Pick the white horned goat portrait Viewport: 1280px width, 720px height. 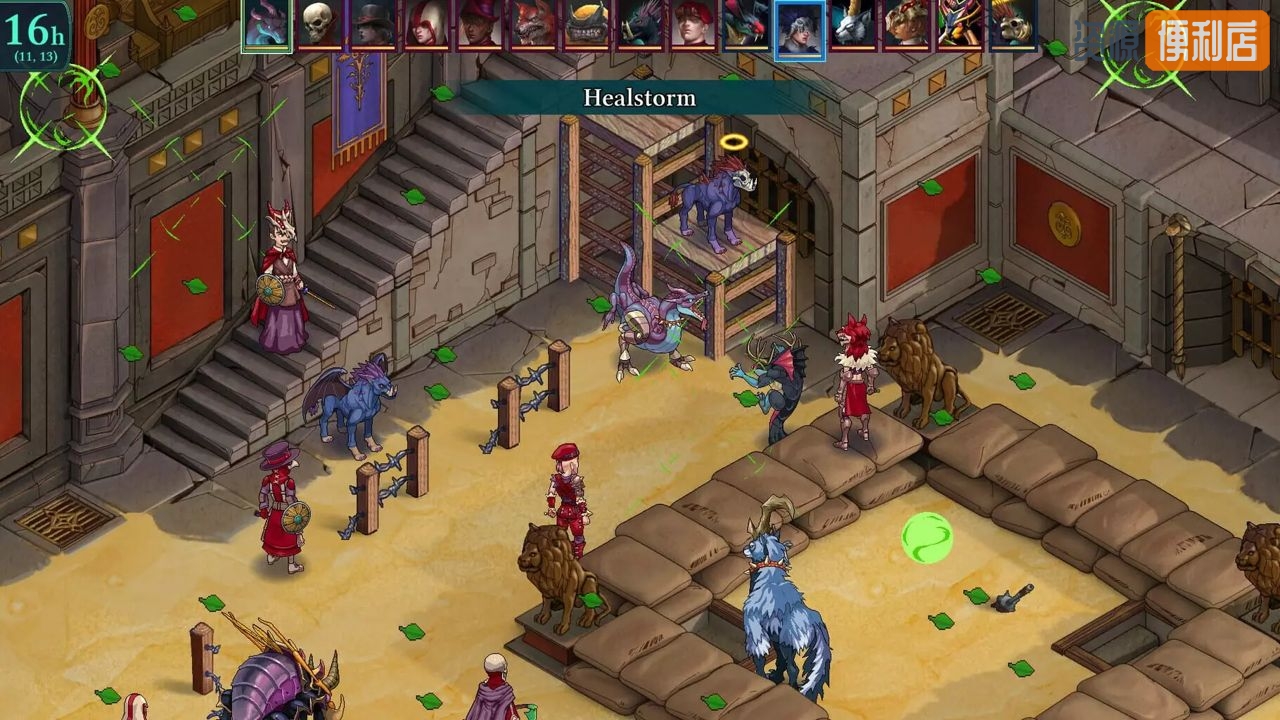pos(853,24)
